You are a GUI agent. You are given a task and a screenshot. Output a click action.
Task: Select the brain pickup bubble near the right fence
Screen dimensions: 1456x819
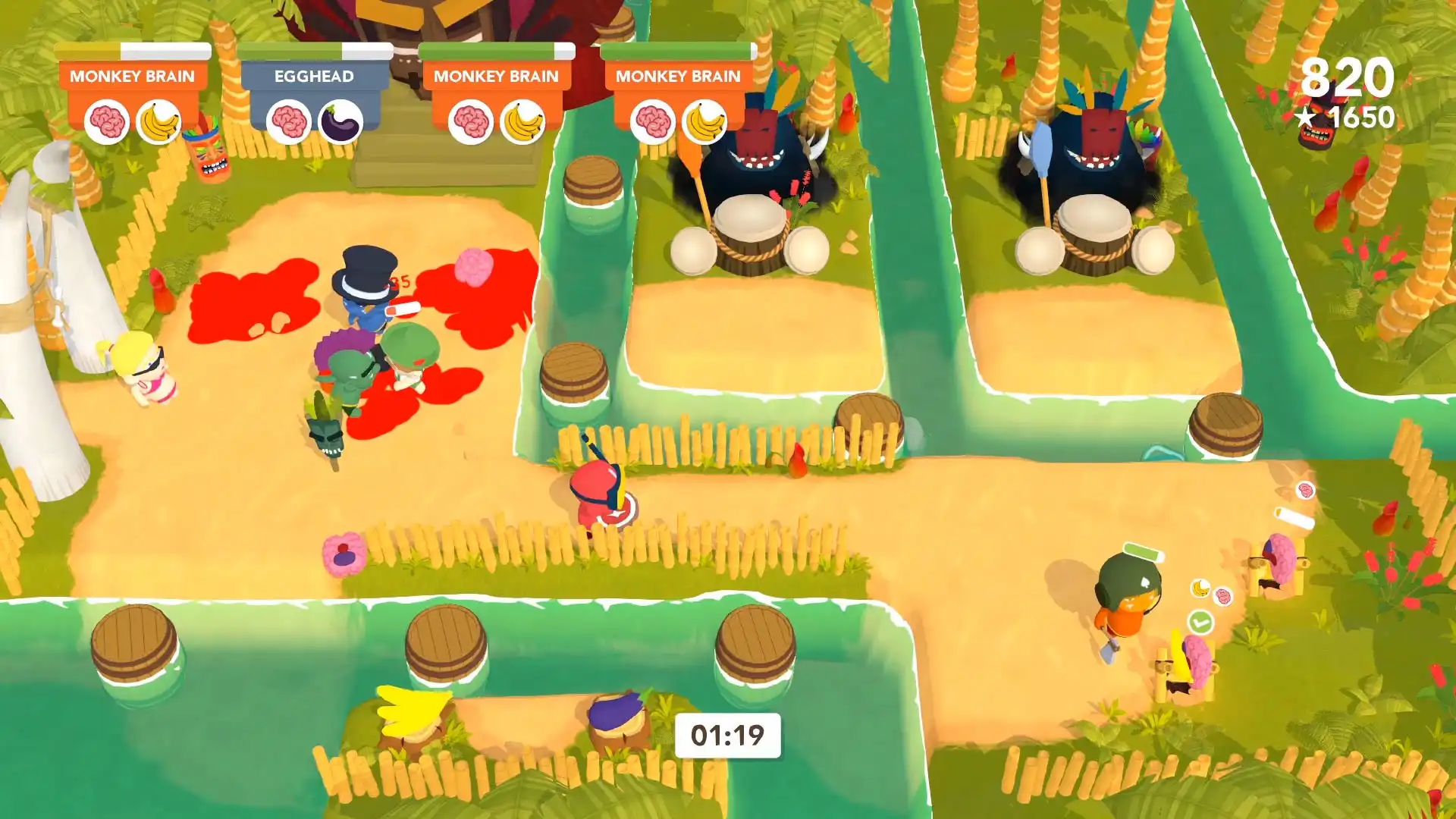[x=1306, y=491]
